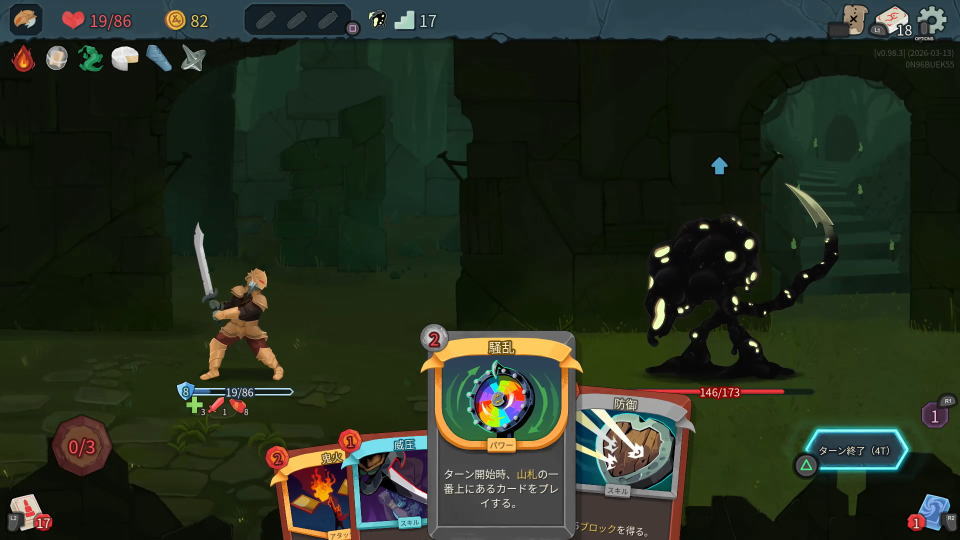Click the character portrait icon
Screen dimensions: 960x540
pyautogui.click(x=26, y=20)
